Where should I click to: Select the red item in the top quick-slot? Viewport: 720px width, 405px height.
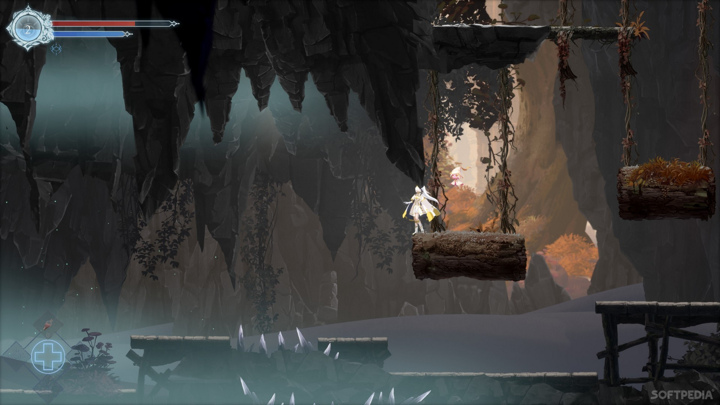coord(48,325)
